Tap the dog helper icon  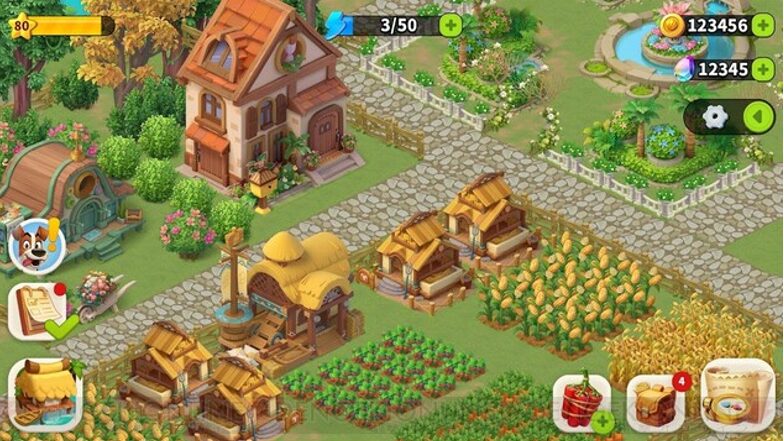point(37,245)
